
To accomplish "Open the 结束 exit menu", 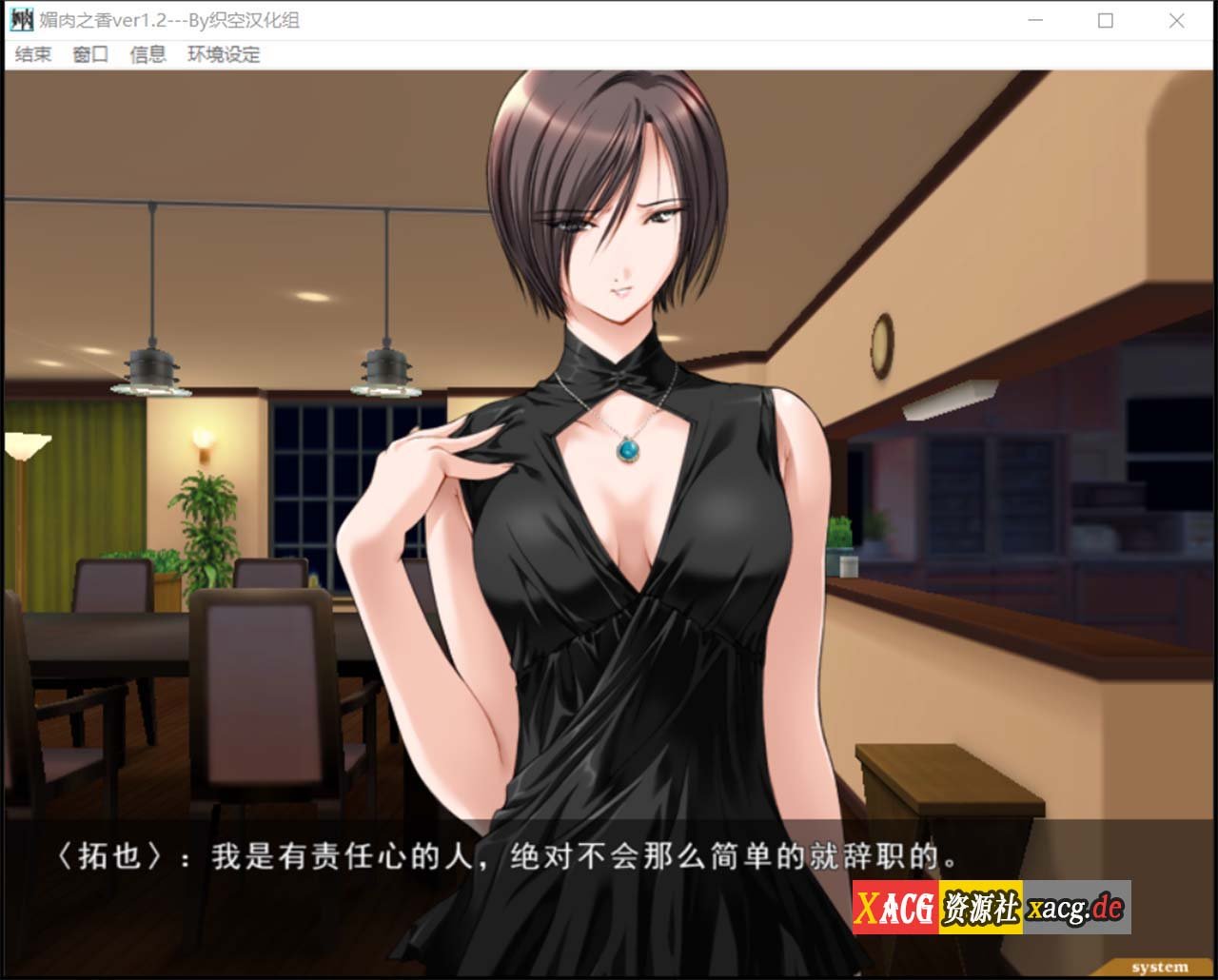I will click(x=33, y=54).
